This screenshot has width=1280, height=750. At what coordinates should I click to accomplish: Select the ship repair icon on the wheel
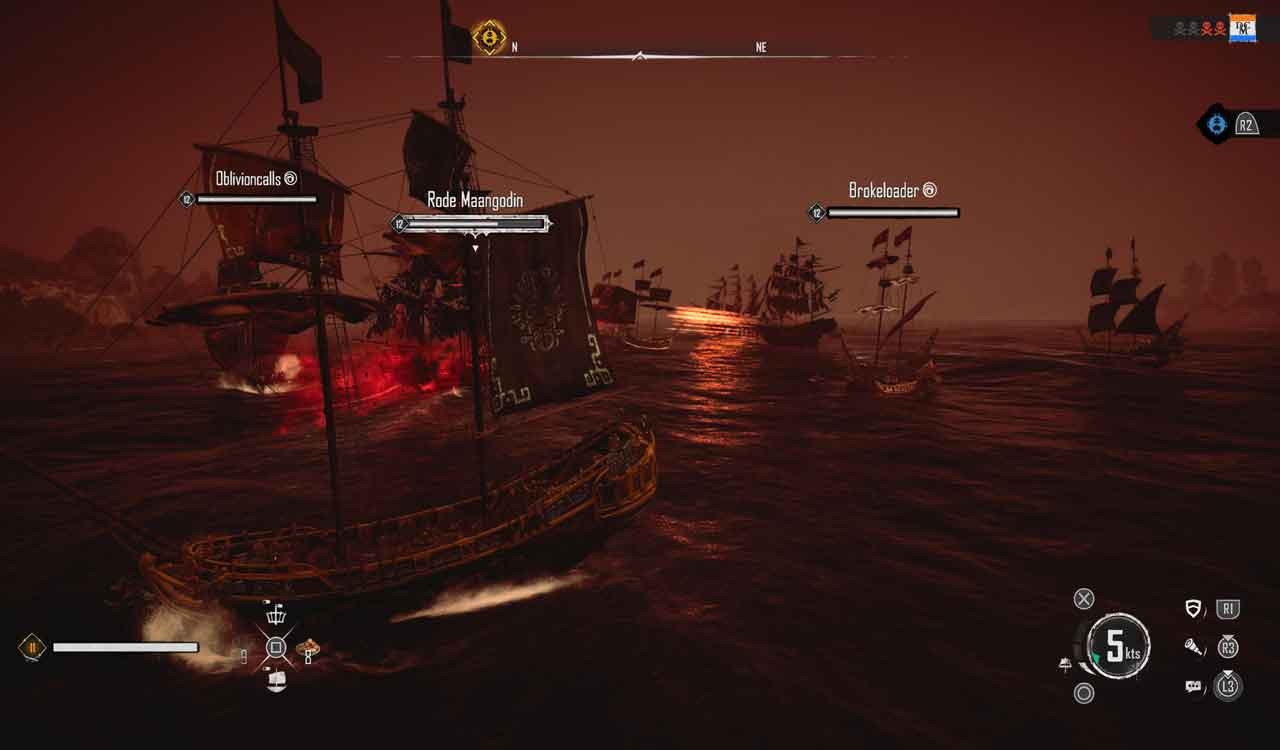tap(276, 681)
